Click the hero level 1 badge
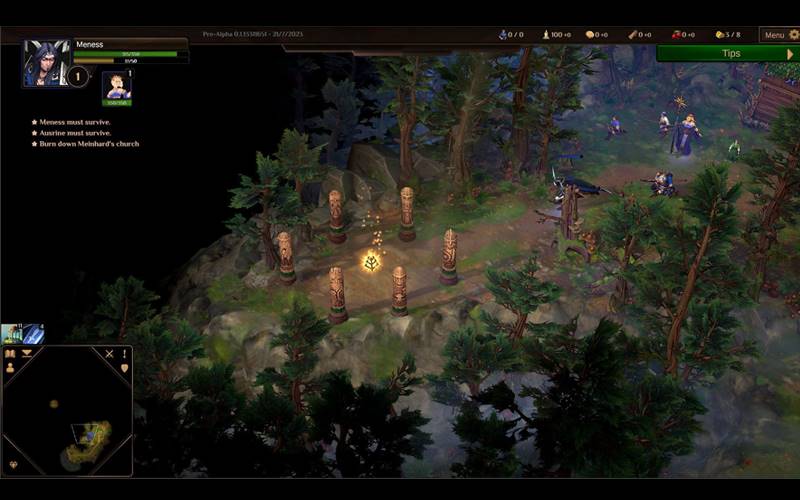 point(77,76)
